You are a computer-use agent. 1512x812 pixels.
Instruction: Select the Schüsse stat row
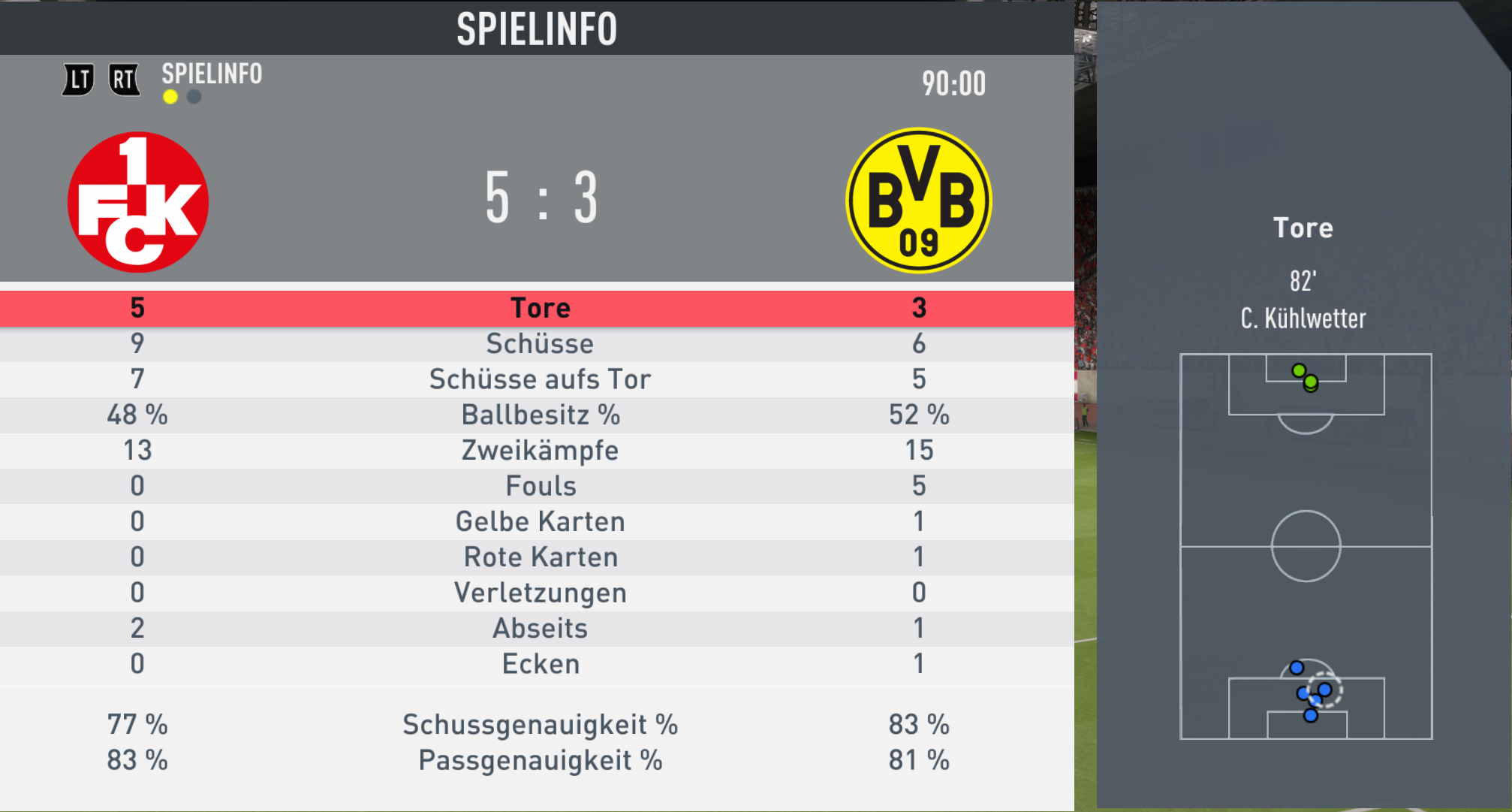pos(539,343)
